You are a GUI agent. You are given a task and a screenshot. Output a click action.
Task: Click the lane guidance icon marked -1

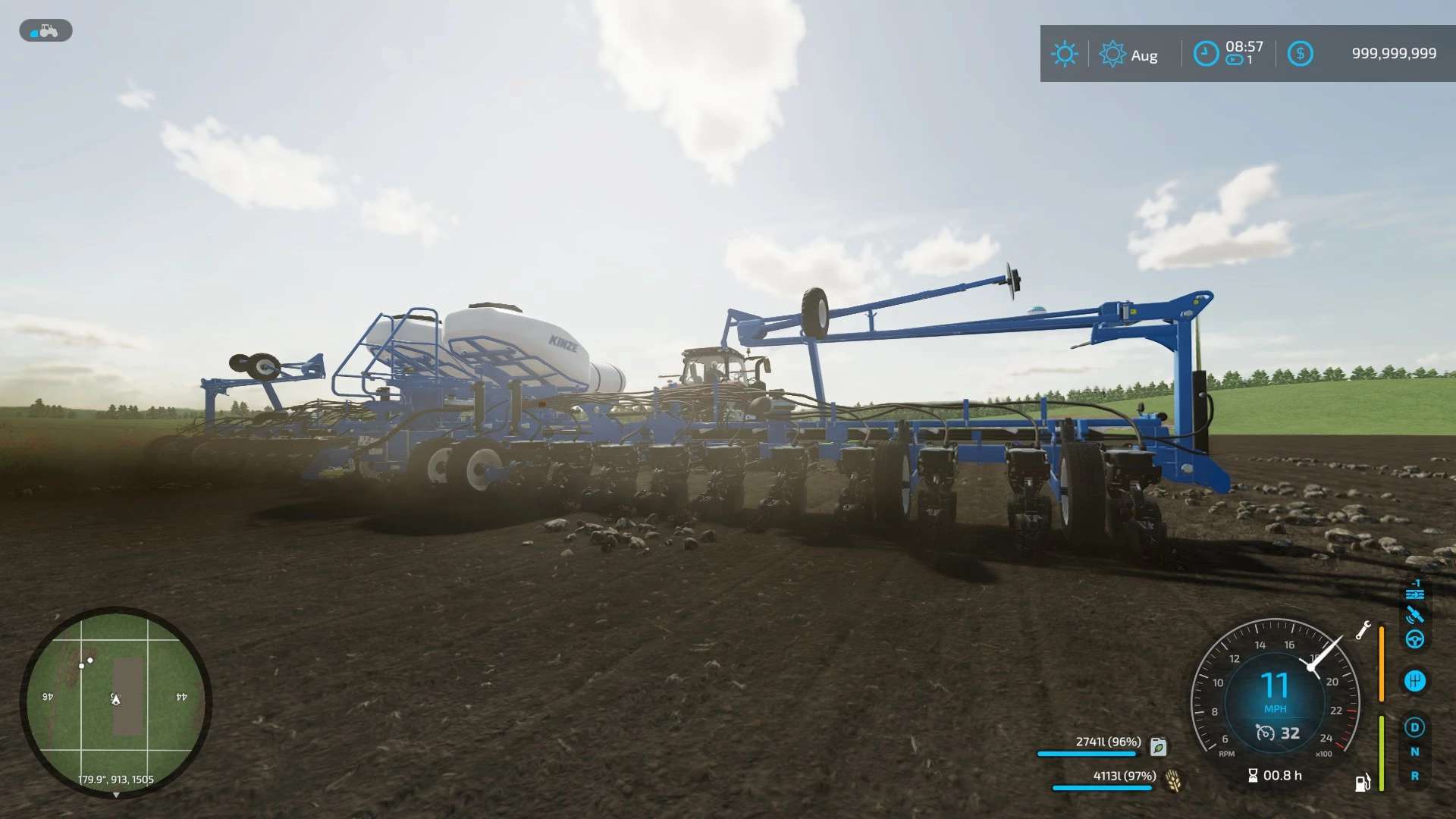click(x=1414, y=591)
